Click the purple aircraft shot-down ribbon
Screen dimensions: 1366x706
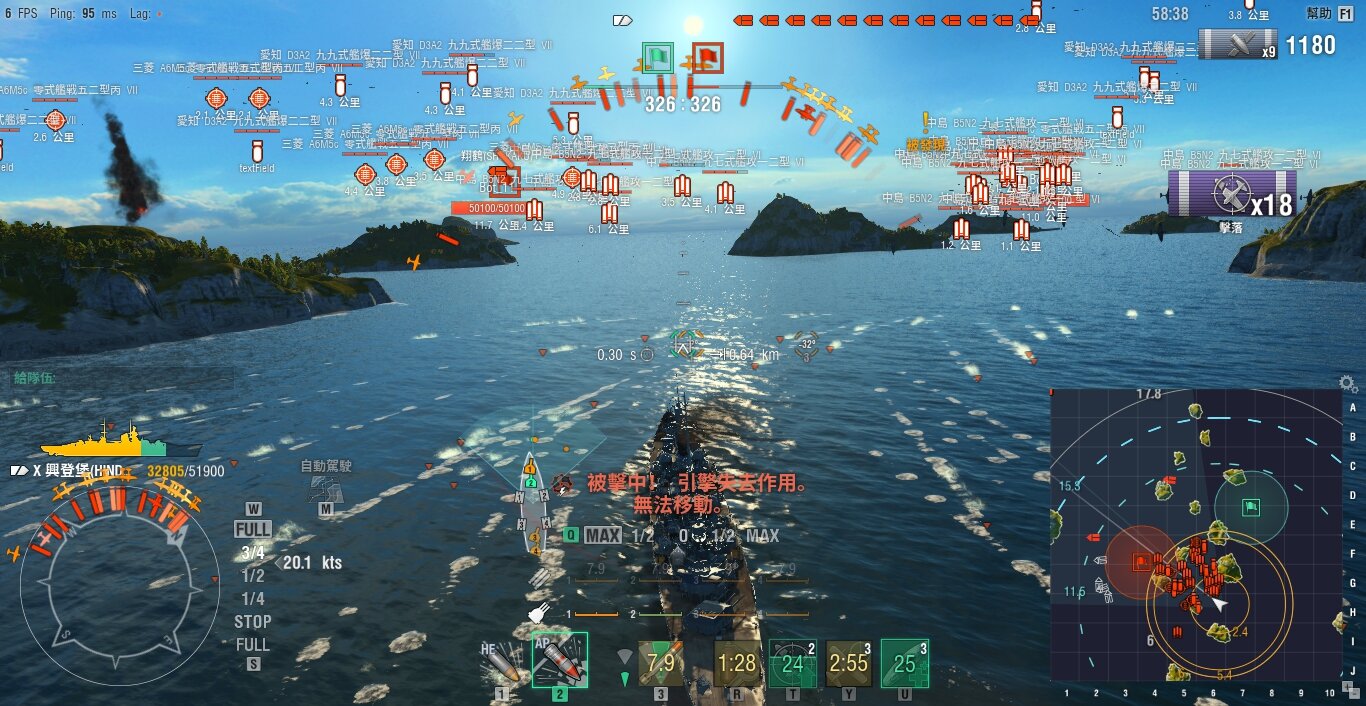(1232, 193)
